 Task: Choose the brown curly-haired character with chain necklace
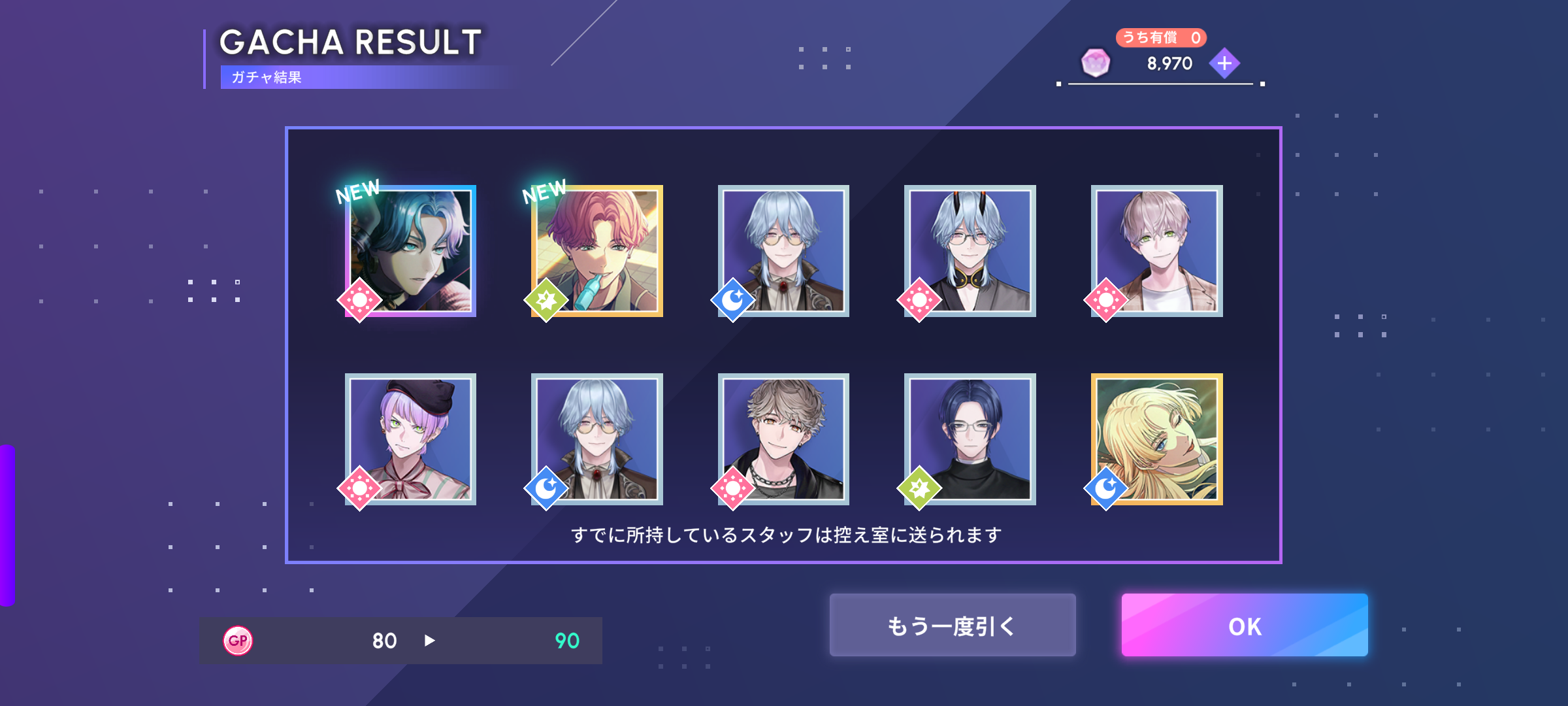pos(783,439)
